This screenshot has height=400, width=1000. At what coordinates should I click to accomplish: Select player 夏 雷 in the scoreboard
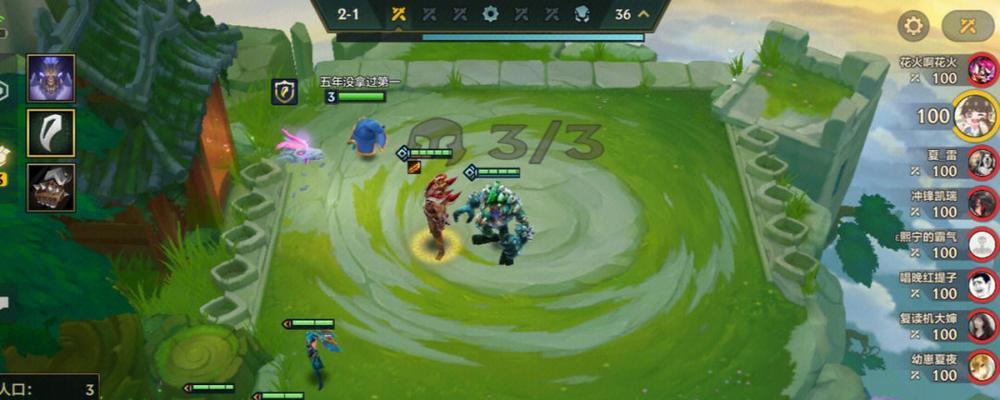[981, 162]
